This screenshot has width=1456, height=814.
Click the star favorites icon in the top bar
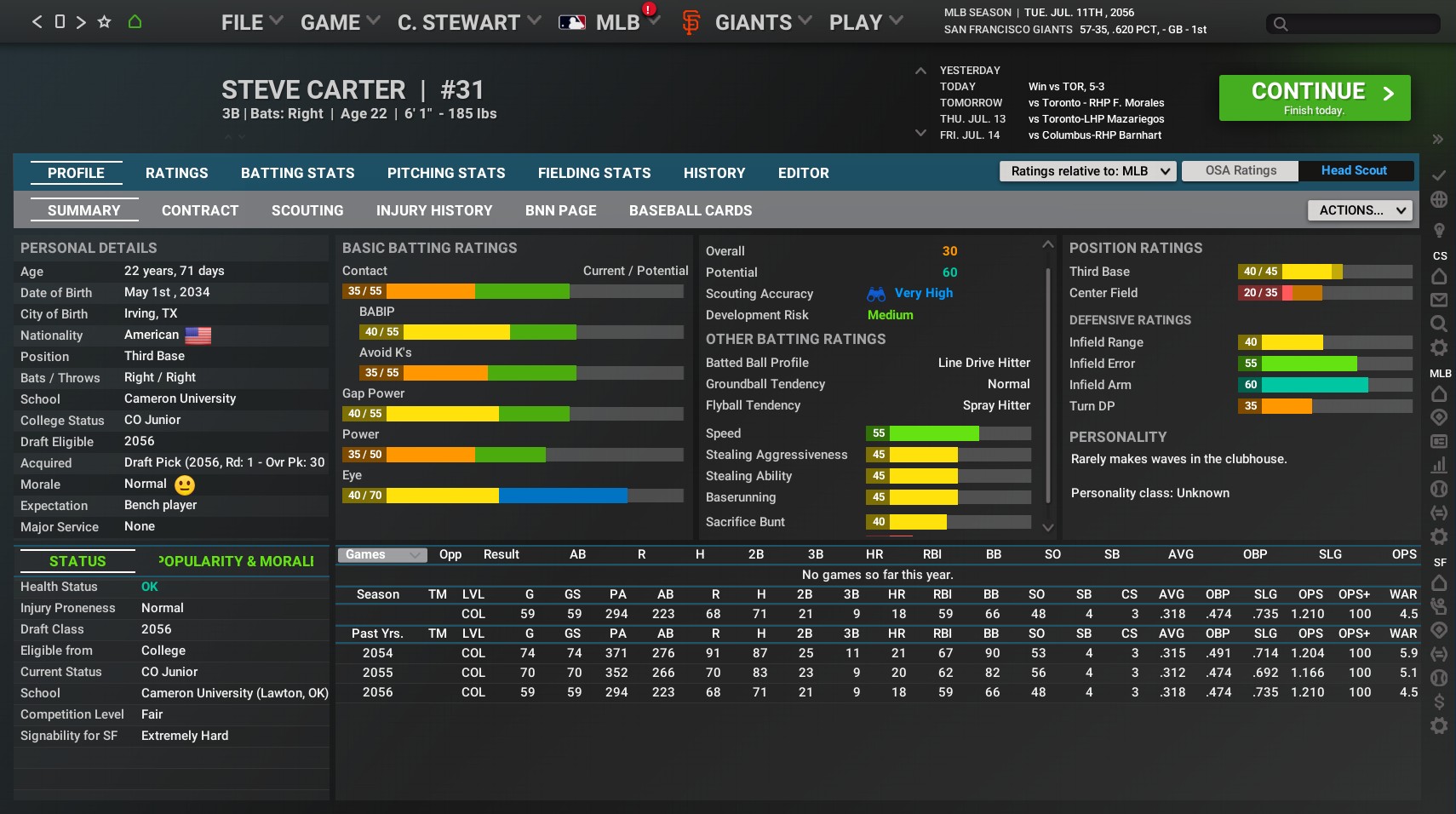pyautogui.click(x=104, y=21)
